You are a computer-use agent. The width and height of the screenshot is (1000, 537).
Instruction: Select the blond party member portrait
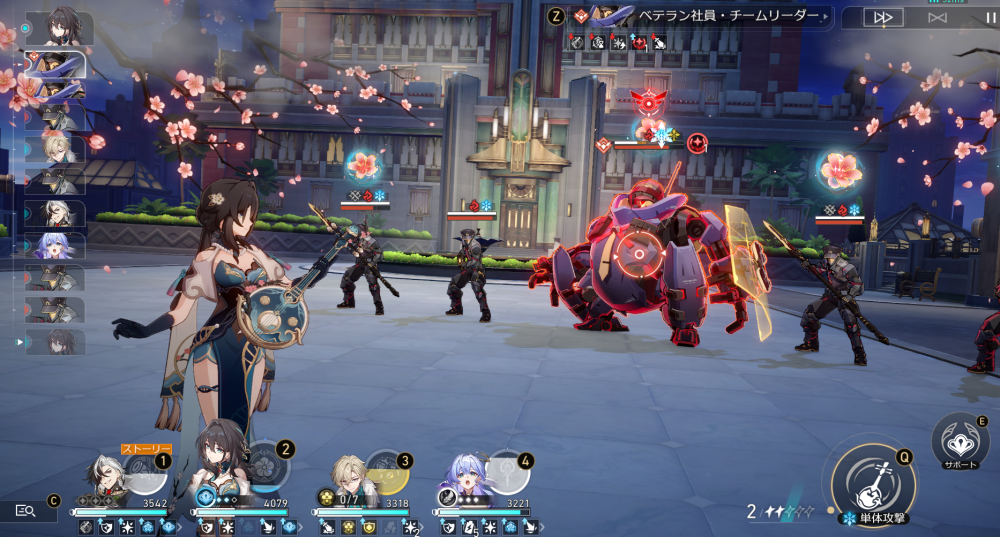346,478
